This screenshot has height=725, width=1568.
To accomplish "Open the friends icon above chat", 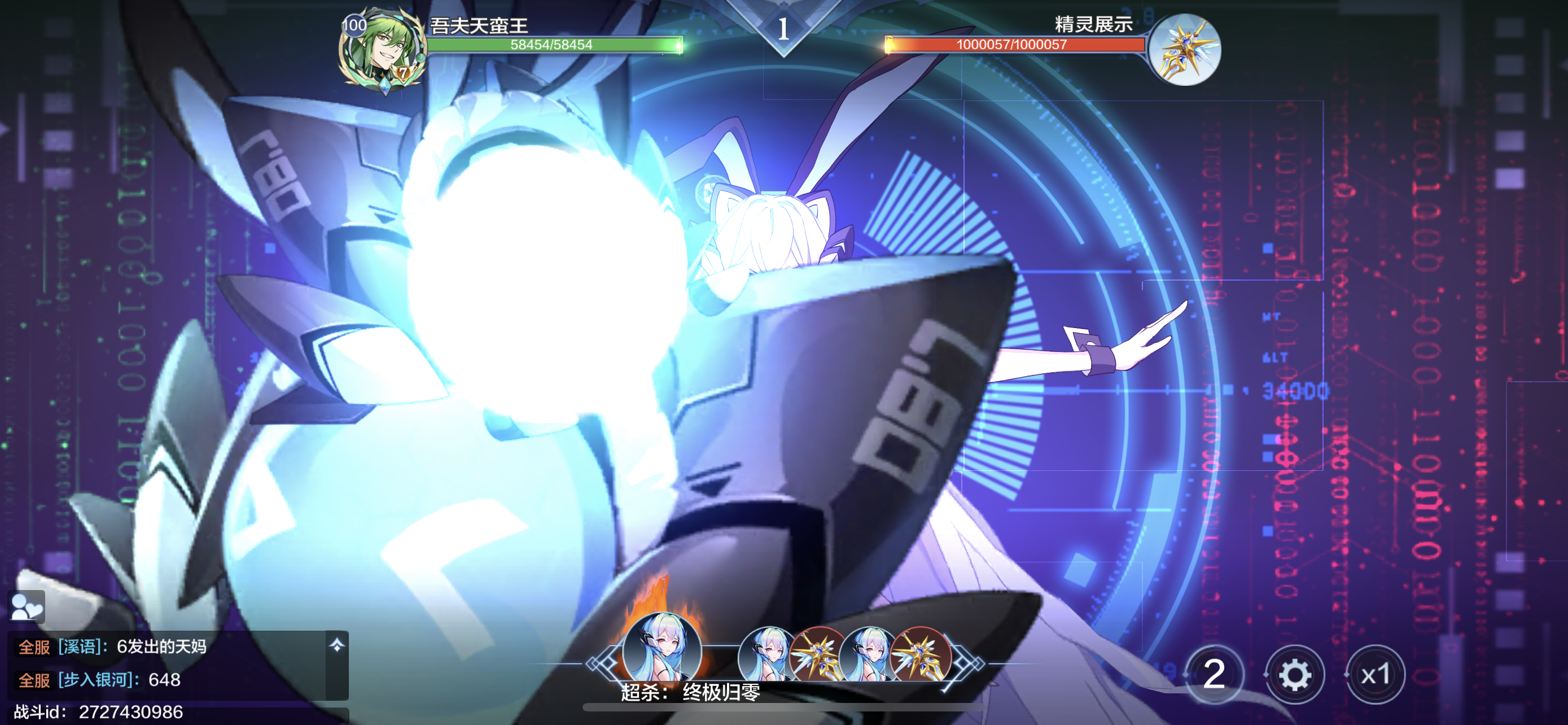I will coord(27,606).
